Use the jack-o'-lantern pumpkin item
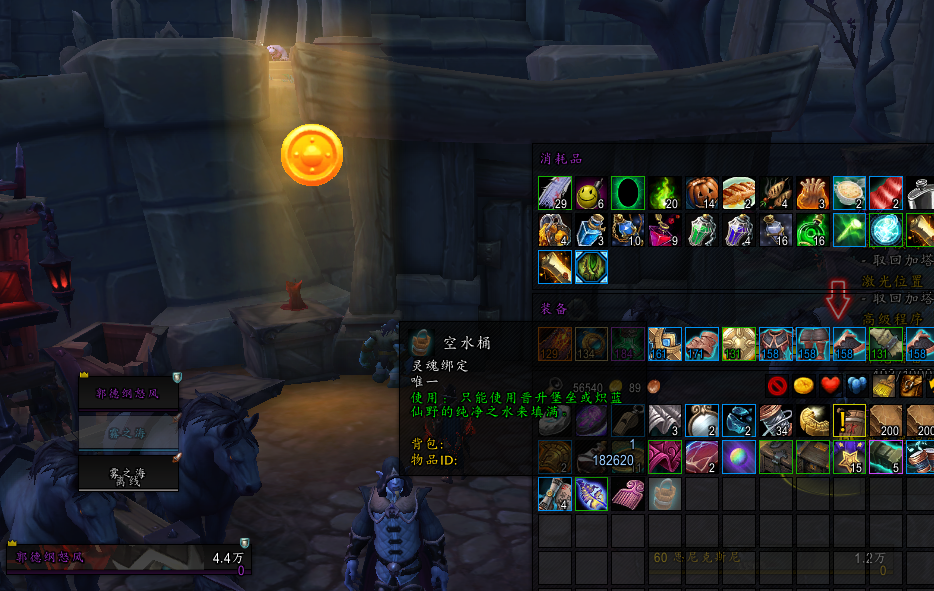 coord(702,193)
